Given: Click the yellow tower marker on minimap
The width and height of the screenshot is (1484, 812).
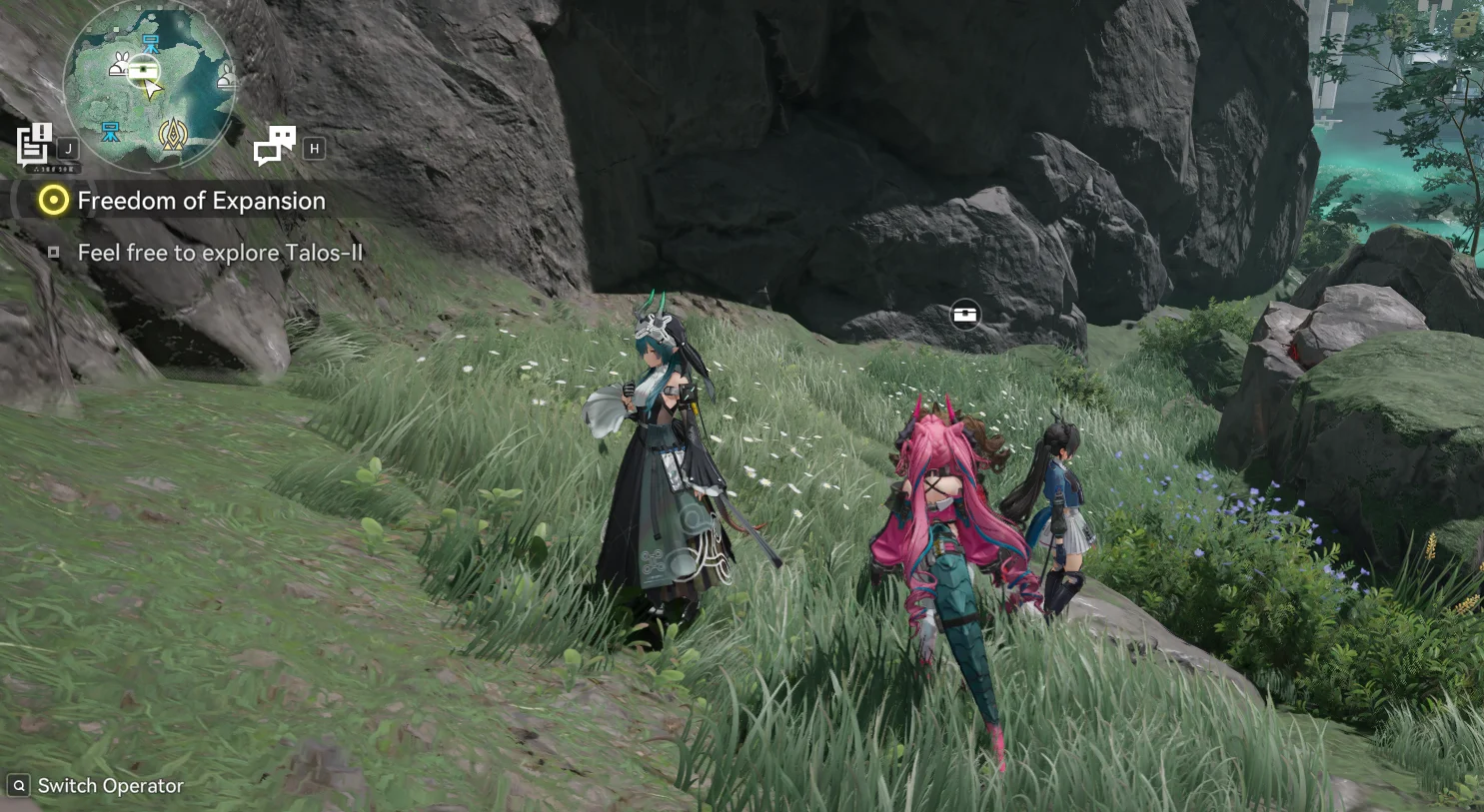Looking at the screenshot, I should [173, 133].
